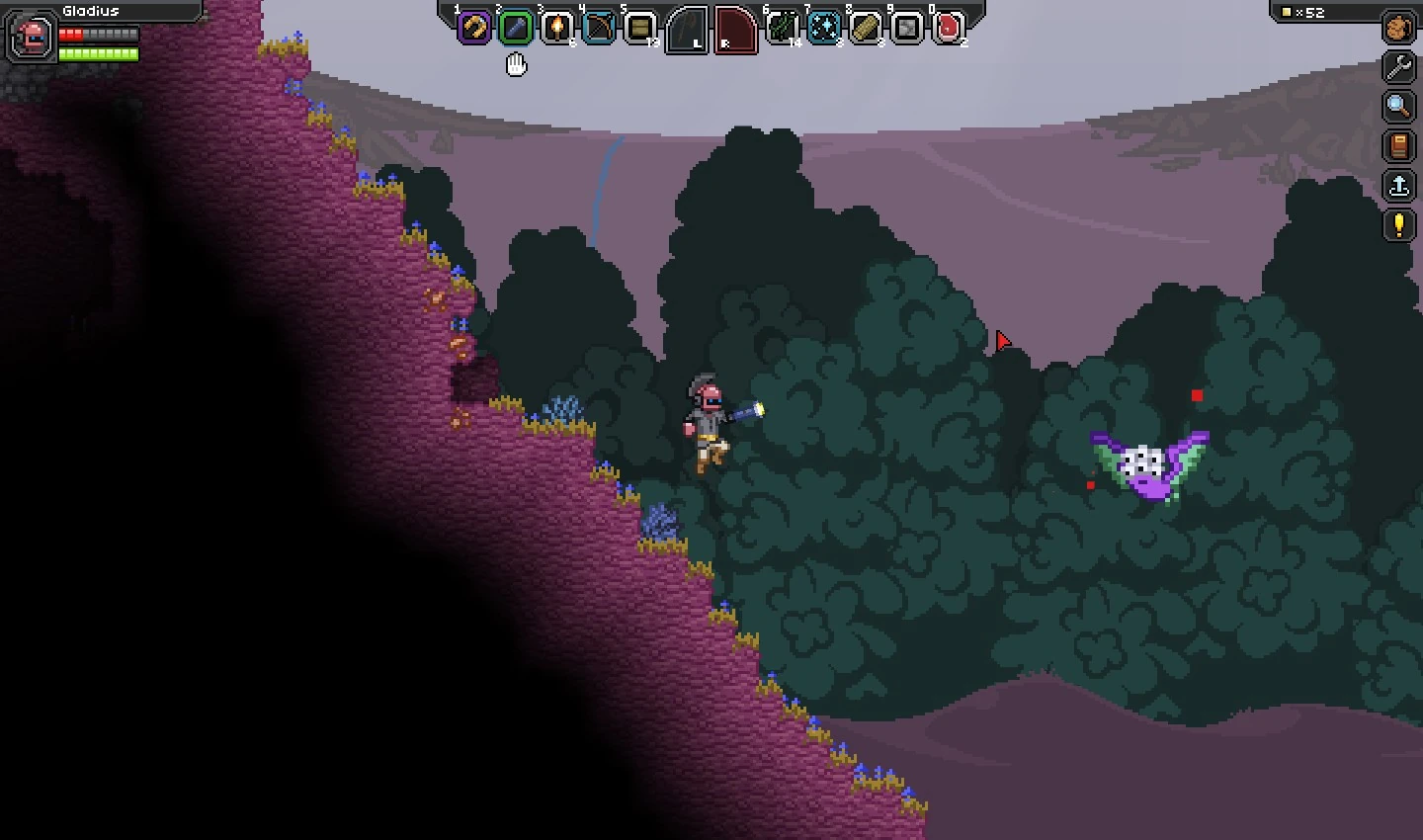Select the plant fibre in slot 6
This screenshot has height=840, width=1423.
(x=782, y=28)
